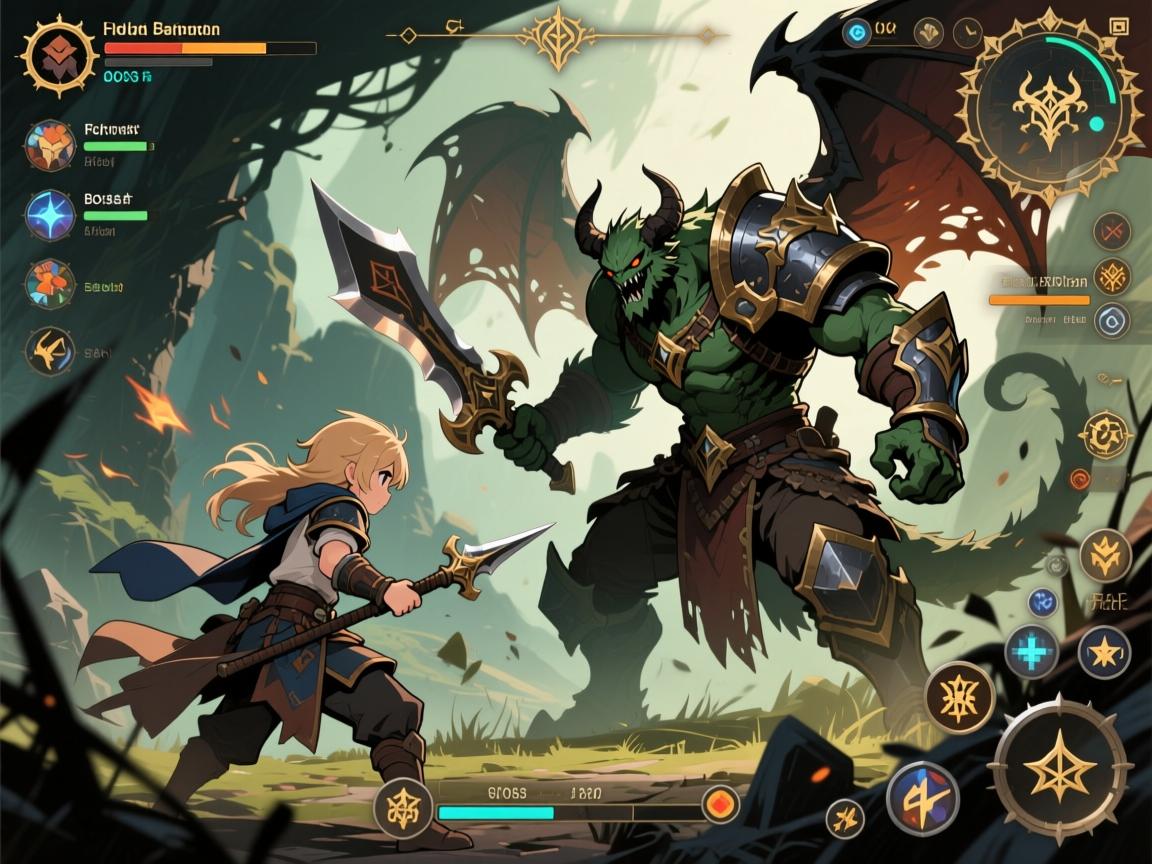Open the player portrait with the spiked gold frame
Viewport: 1152px width, 864px height.
pyautogui.click(x=58, y=55)
